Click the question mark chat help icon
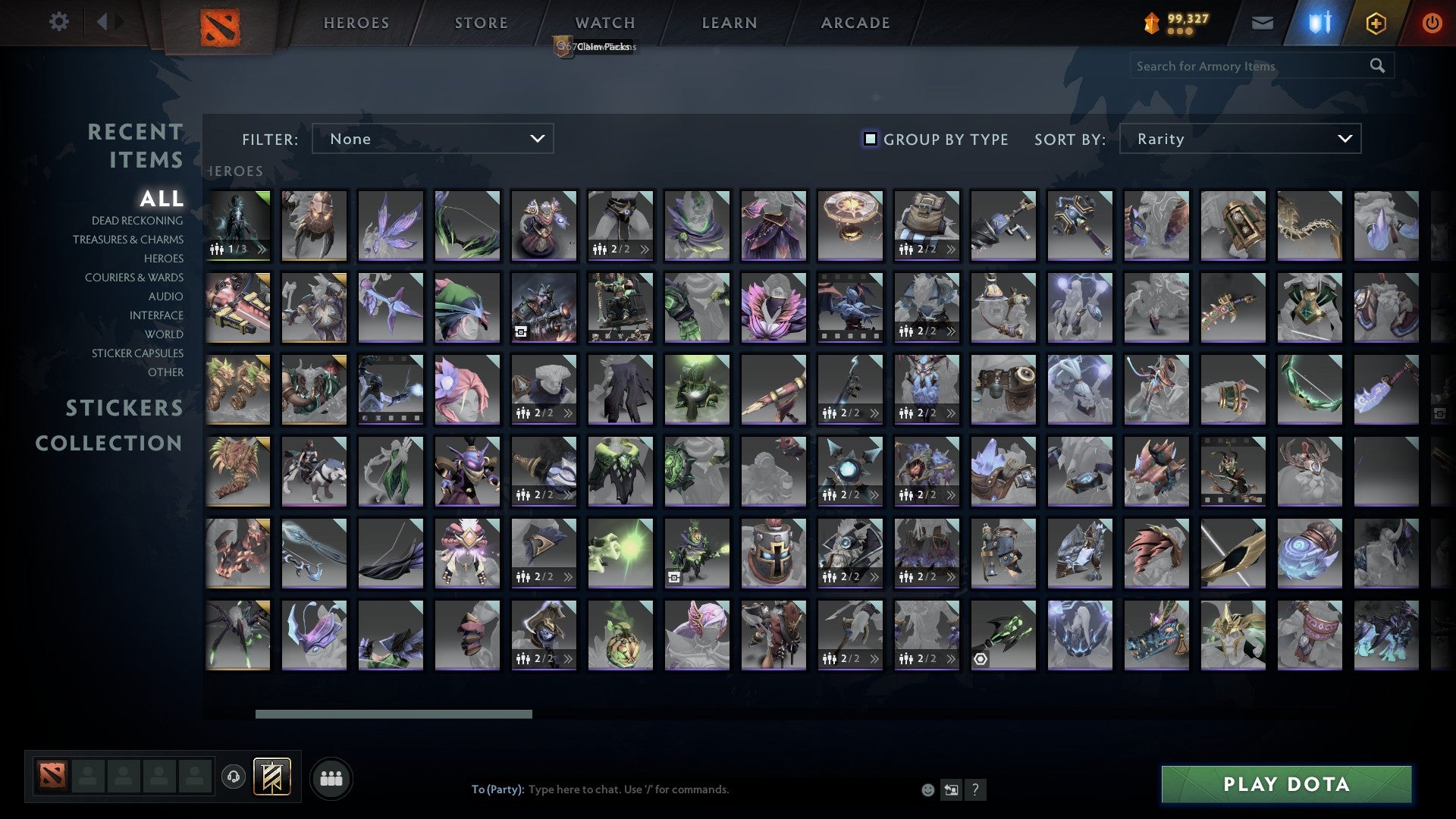Image resolution: width=1456 pixels, height=819 pixels. click(x=976, y=789)
